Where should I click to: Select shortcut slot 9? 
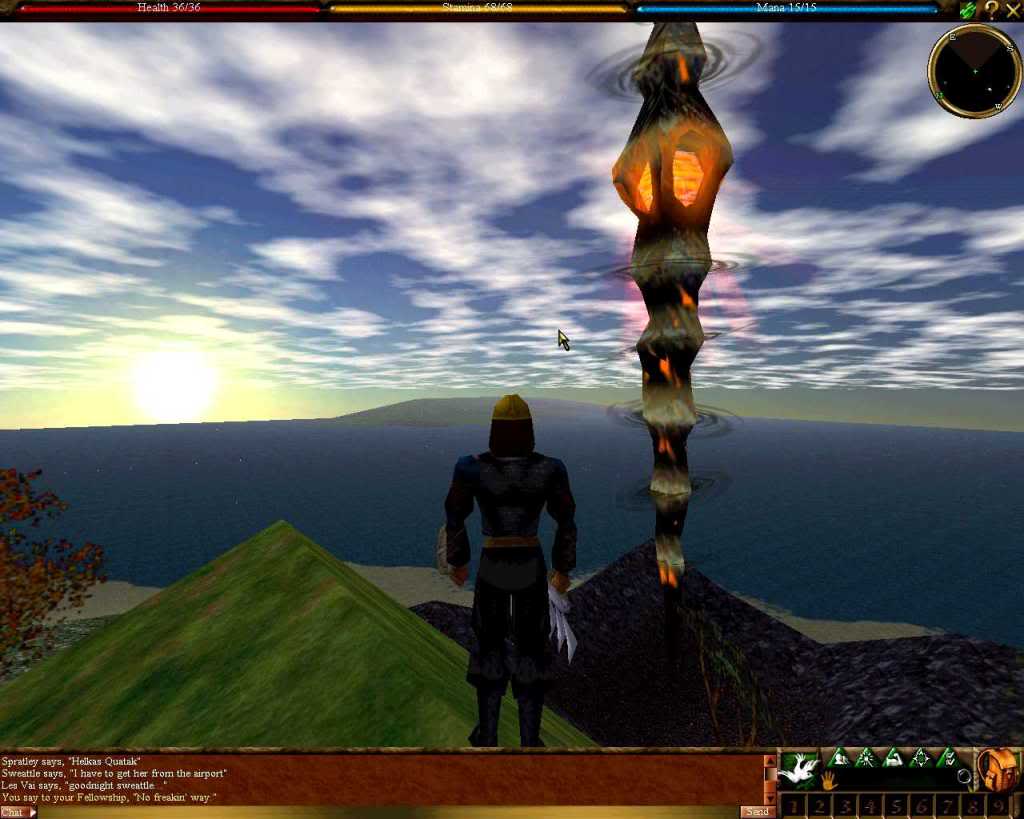[998, 806]
